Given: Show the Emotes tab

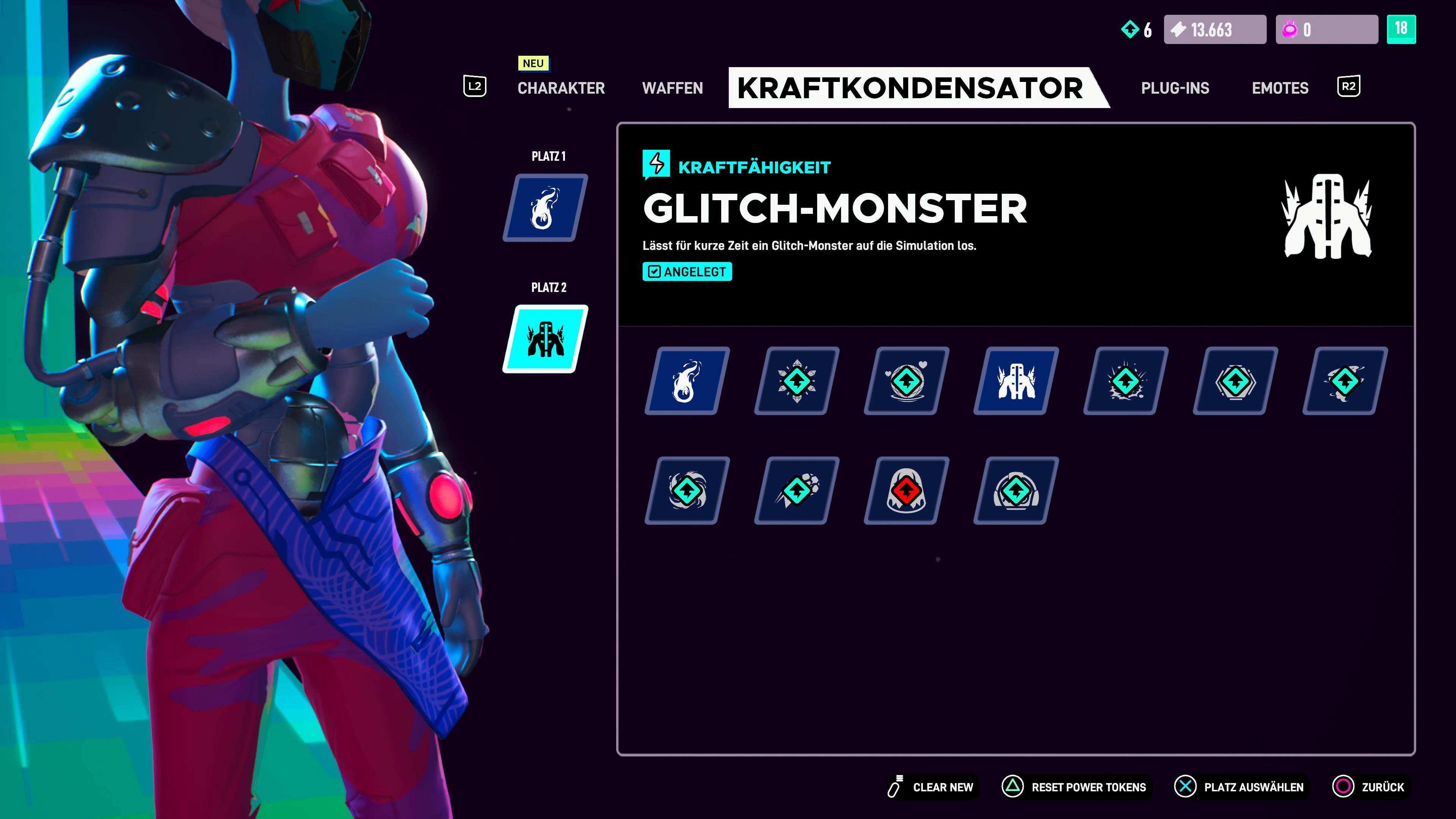Looking at the screenshot, I should tap(1280, 88).
